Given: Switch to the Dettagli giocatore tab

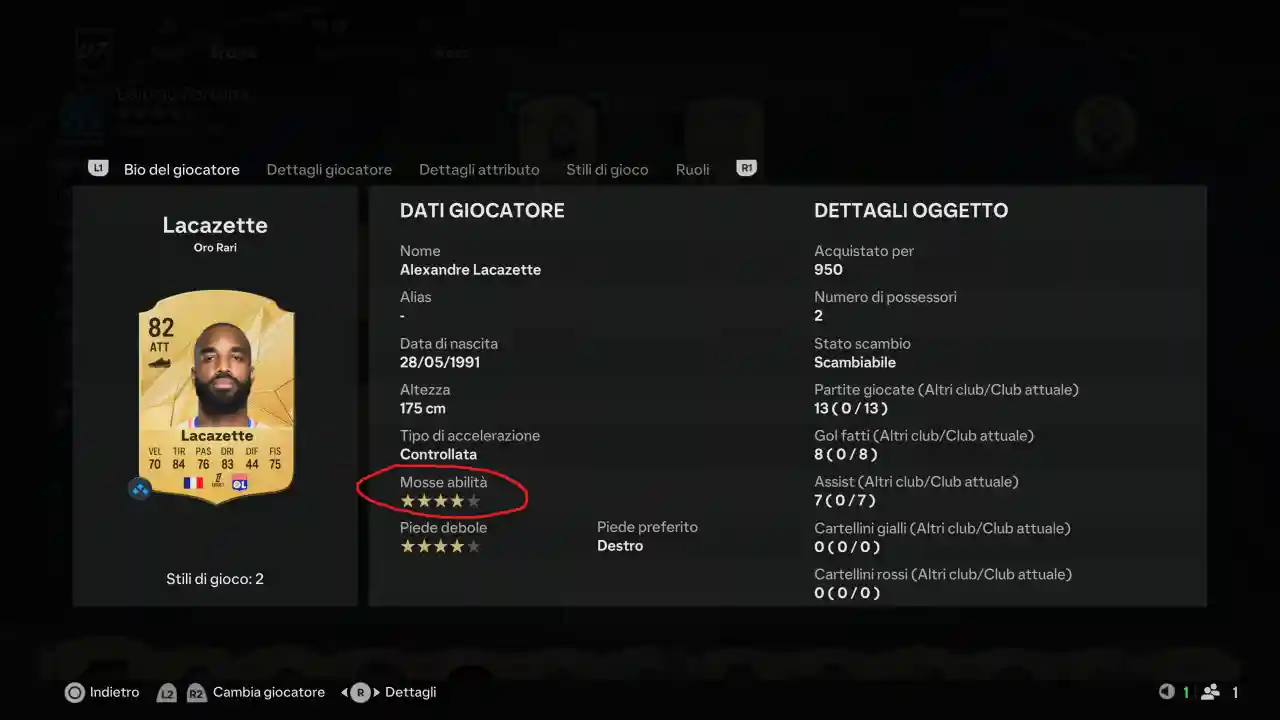Looking at the screenshot, I should pyautogui.click(x=329, y=169).
